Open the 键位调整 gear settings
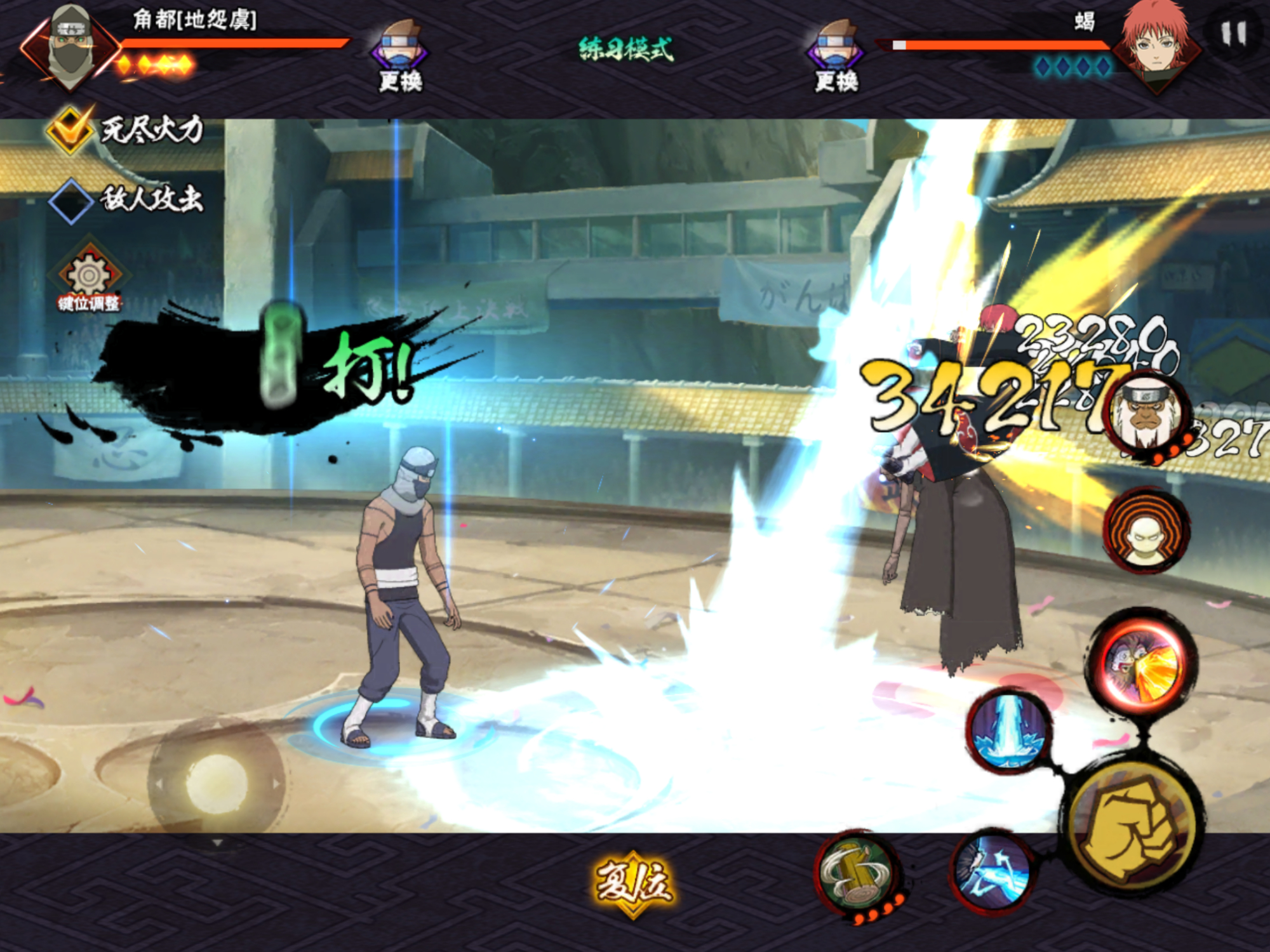Viewport: 1270px width, 952px height. pyautogui.click(x=89, y=276)
